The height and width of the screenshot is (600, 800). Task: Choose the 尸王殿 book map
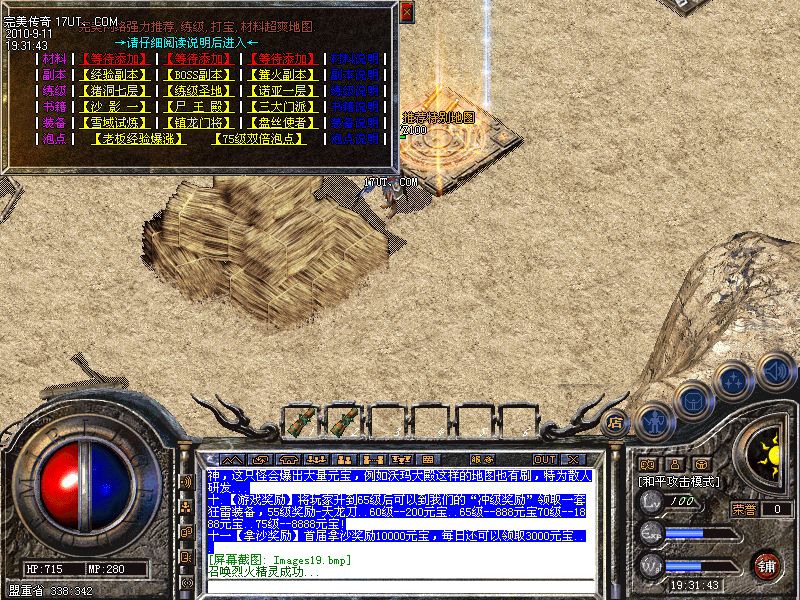pos(200,107)
